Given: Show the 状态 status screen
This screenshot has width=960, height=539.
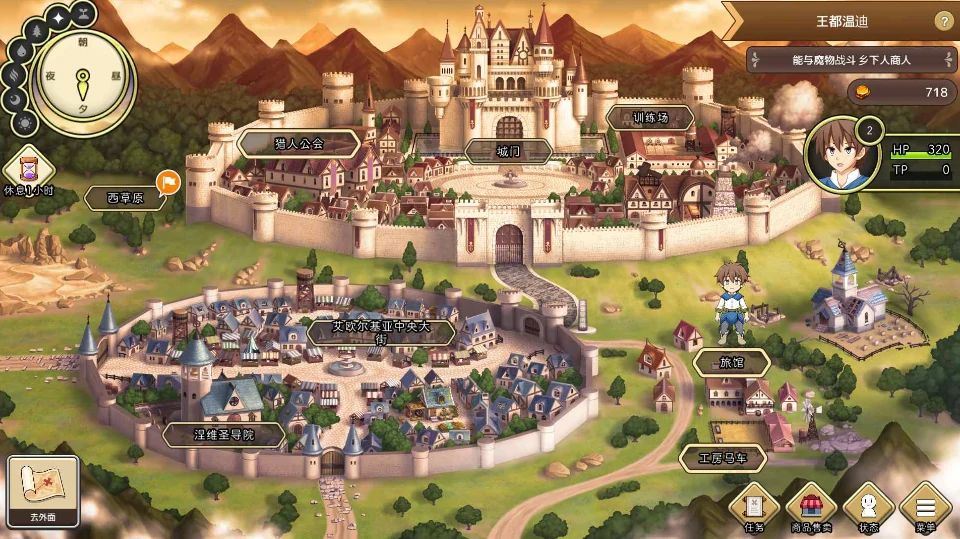Looking at the screenshot, I should coord(868,507).
